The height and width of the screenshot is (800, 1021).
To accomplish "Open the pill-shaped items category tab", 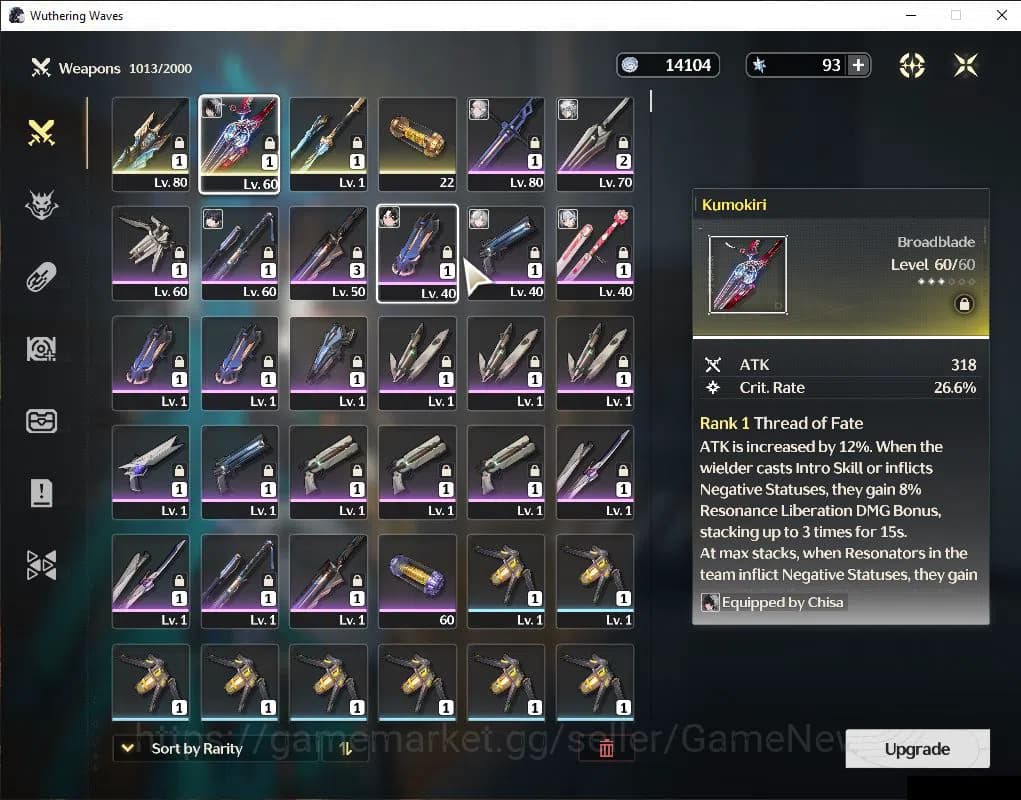I will pos(41,277).
